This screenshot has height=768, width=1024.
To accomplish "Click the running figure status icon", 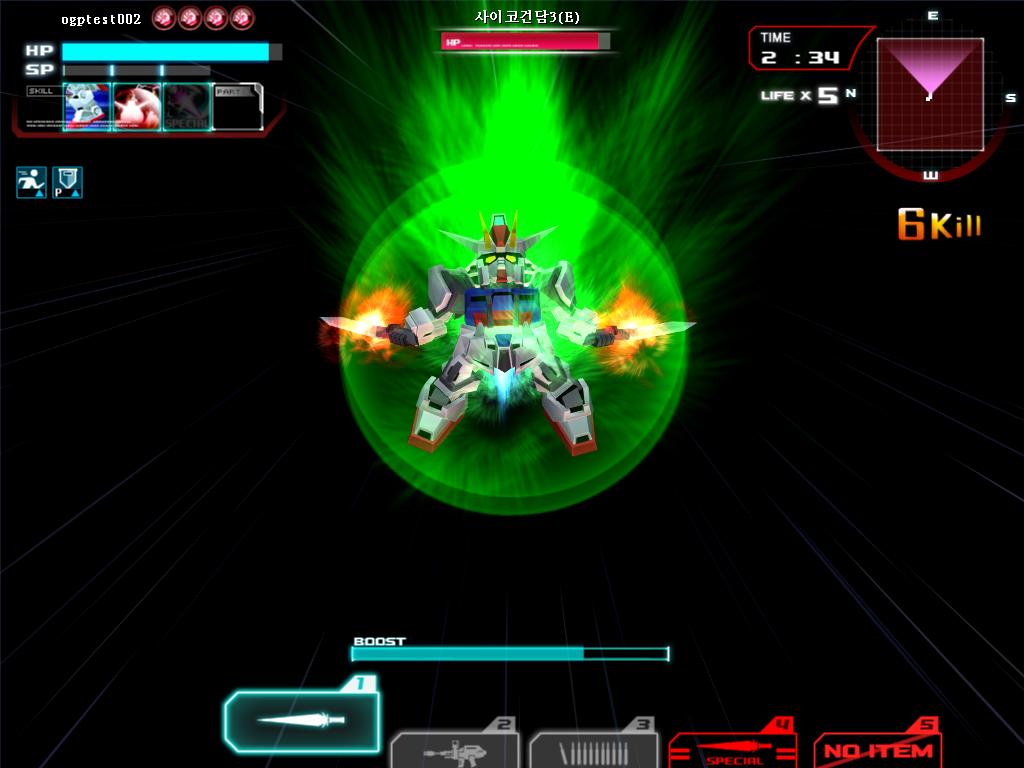I will point(31,182).
